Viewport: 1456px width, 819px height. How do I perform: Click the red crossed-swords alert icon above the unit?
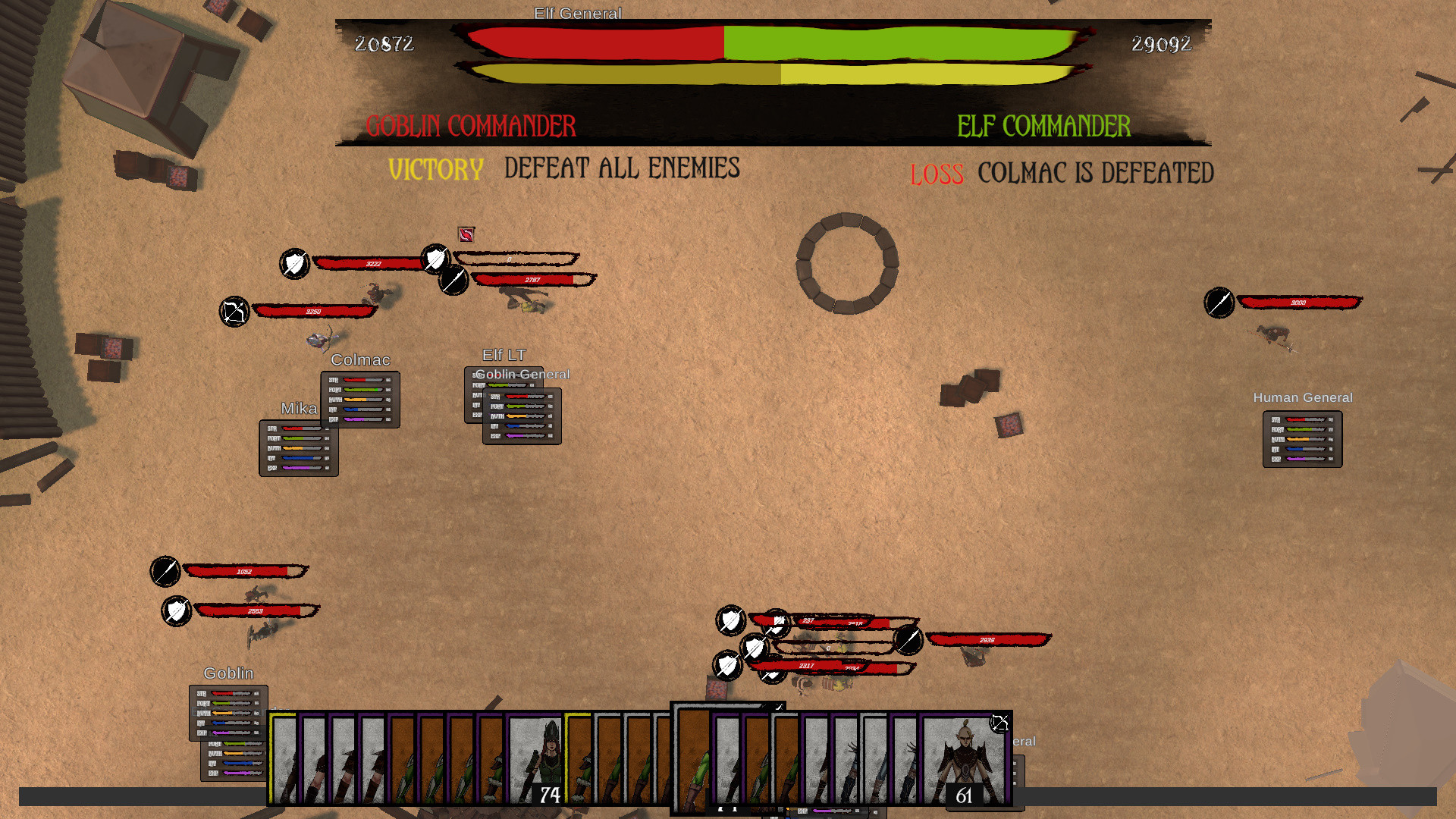(466, 235)
